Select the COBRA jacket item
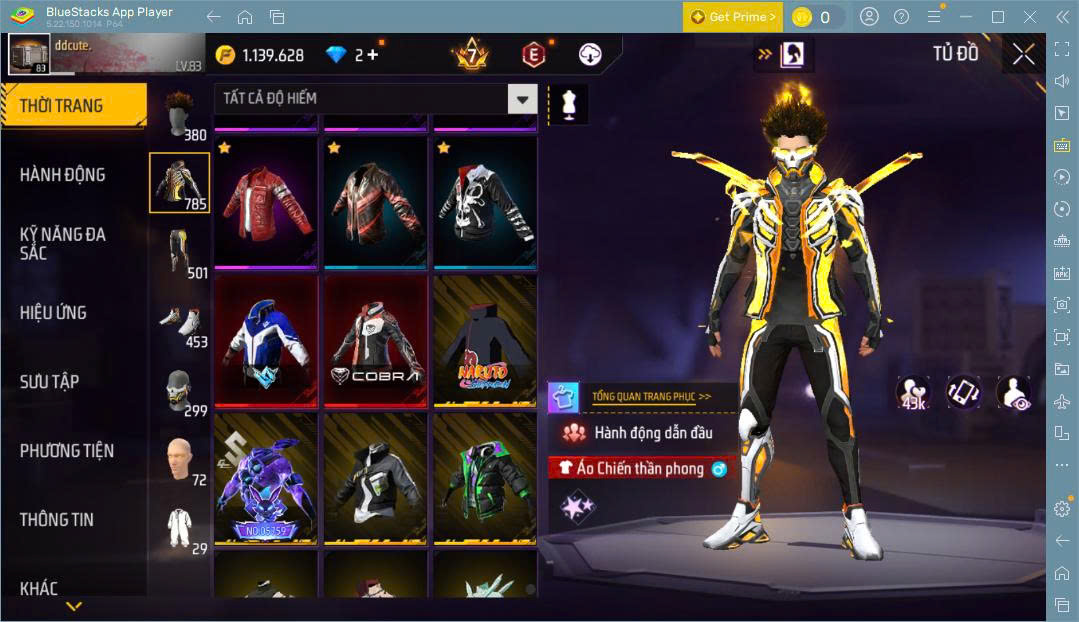Image resolution: width=1079 pixels, height=622 pixels. point(376,342)
